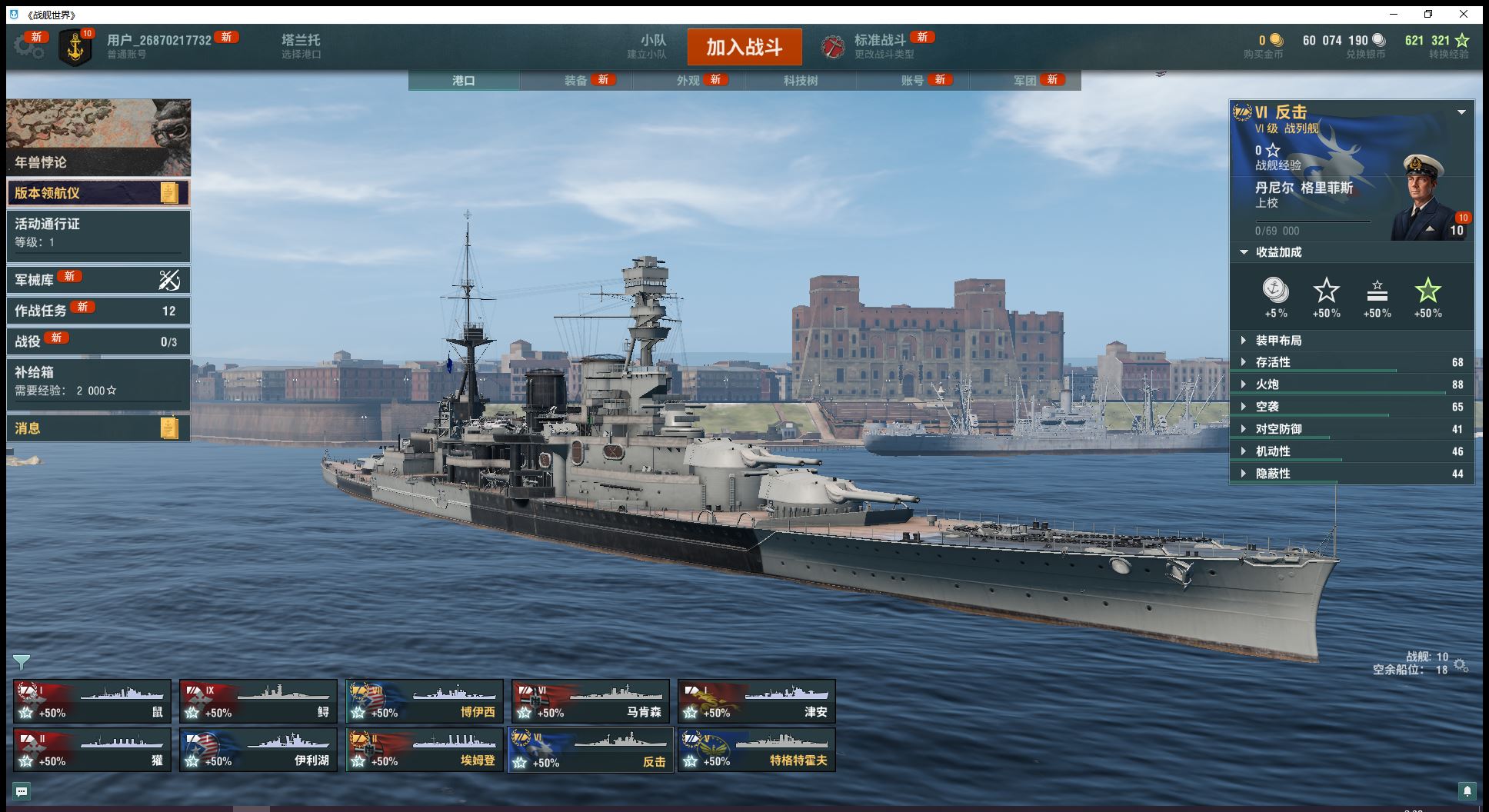Open the 军械库 armory entry

(98, 280)
